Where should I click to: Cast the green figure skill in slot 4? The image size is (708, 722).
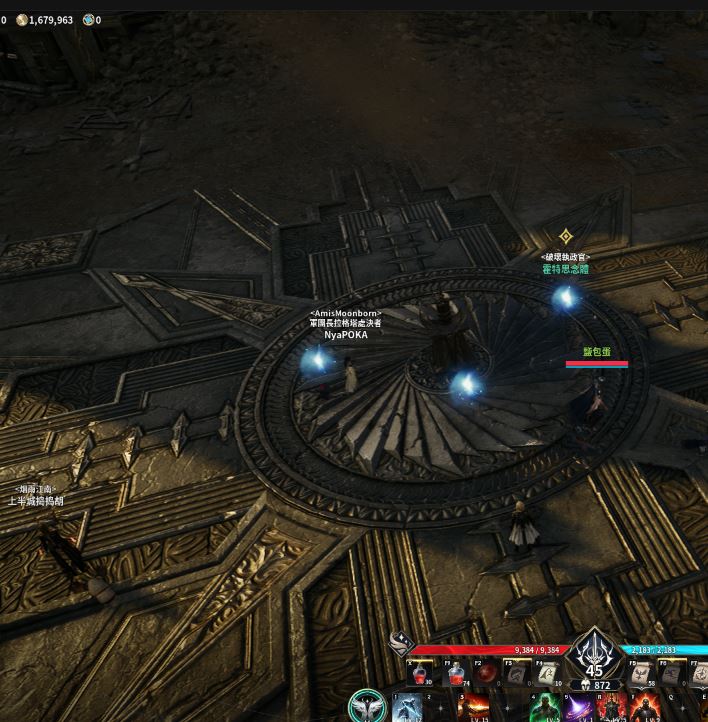click(546, 708)
